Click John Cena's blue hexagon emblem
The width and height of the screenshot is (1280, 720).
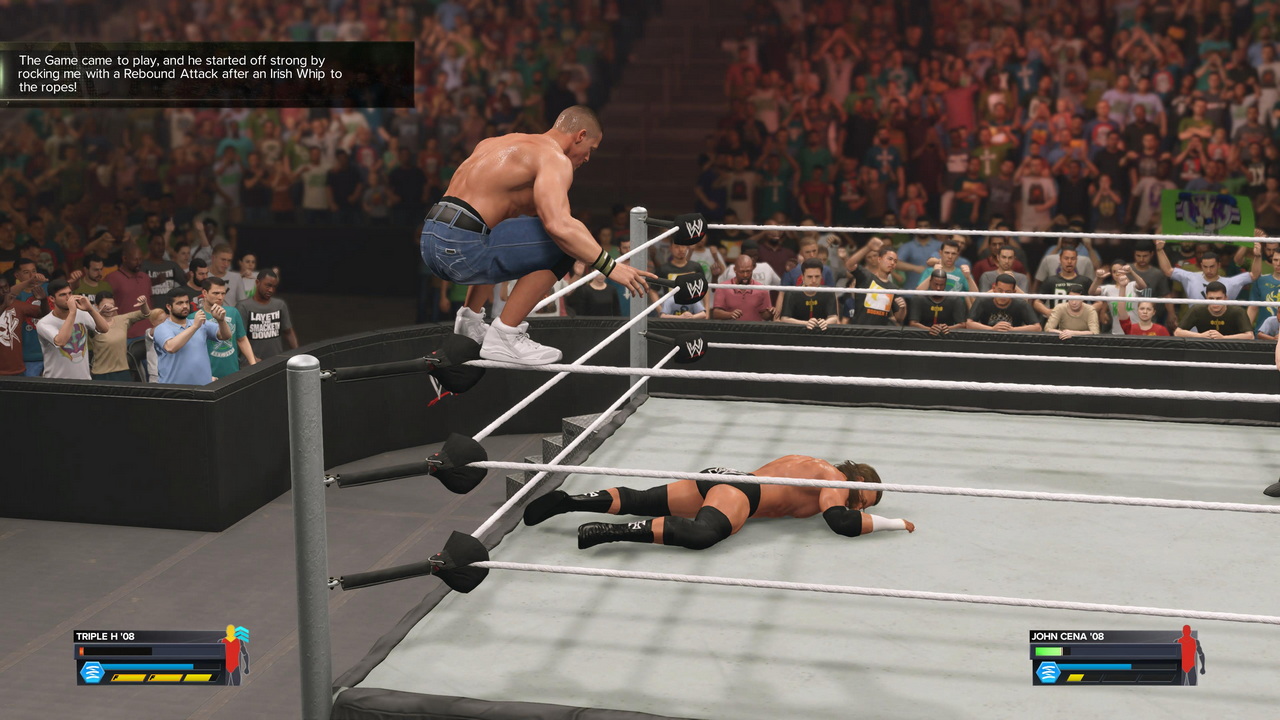coord(1048,672)
